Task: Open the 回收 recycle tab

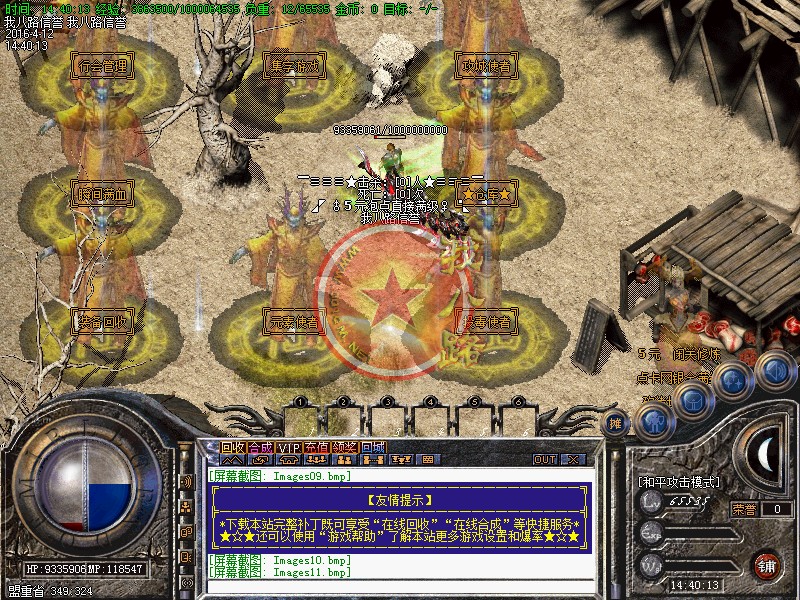Action: 233,447
